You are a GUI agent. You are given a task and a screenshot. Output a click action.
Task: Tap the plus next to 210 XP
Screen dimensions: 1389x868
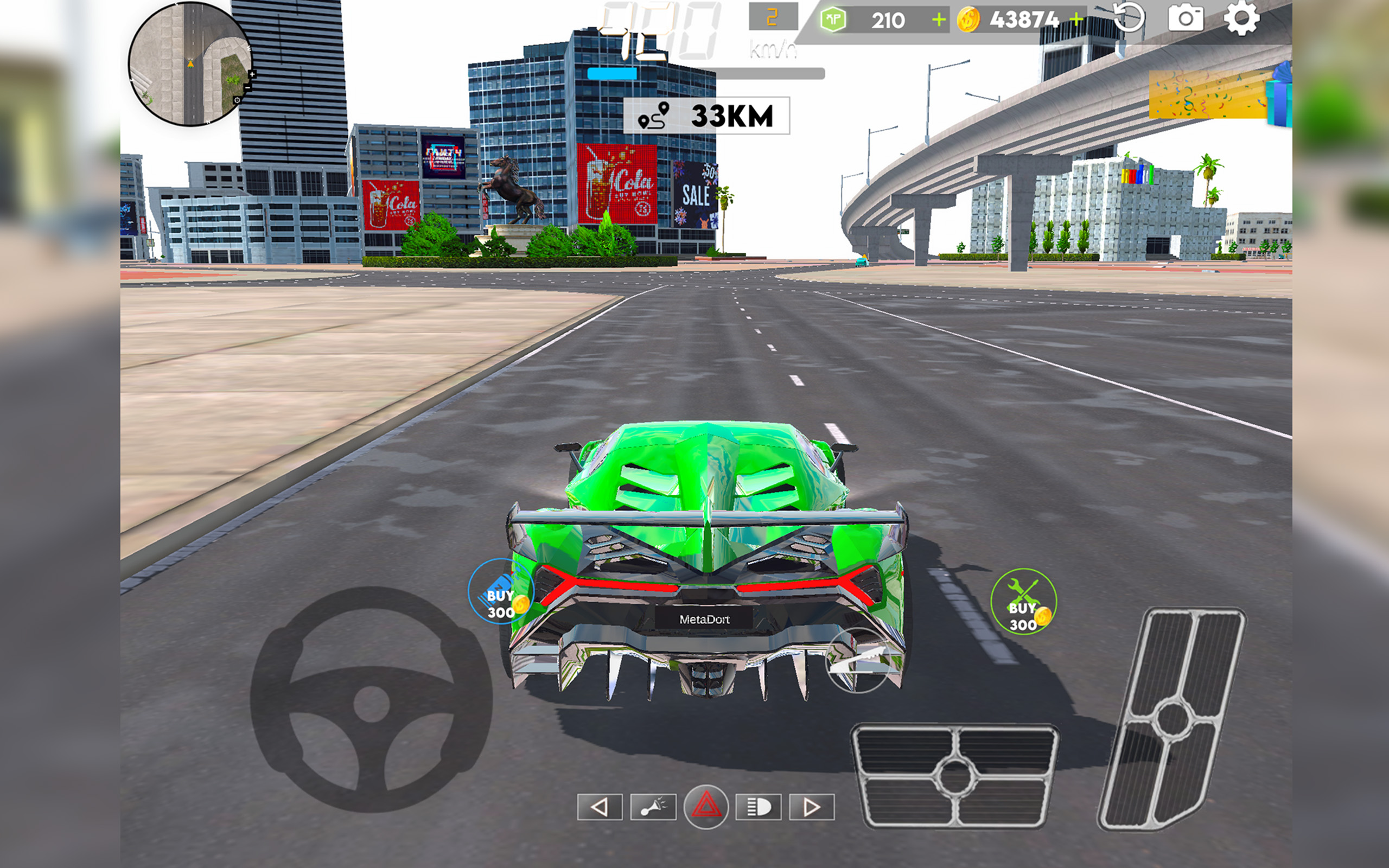tap(938, 19)
